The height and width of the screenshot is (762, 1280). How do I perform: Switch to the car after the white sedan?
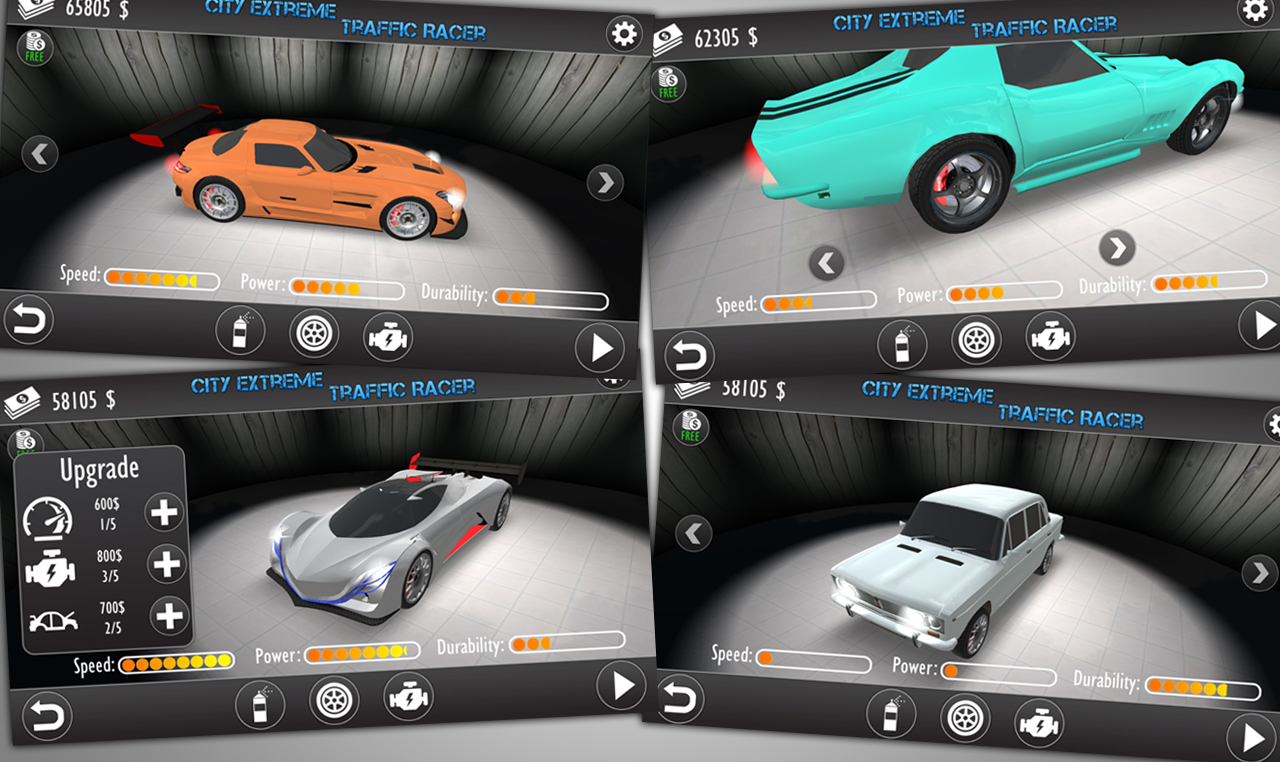(1258, 573)
